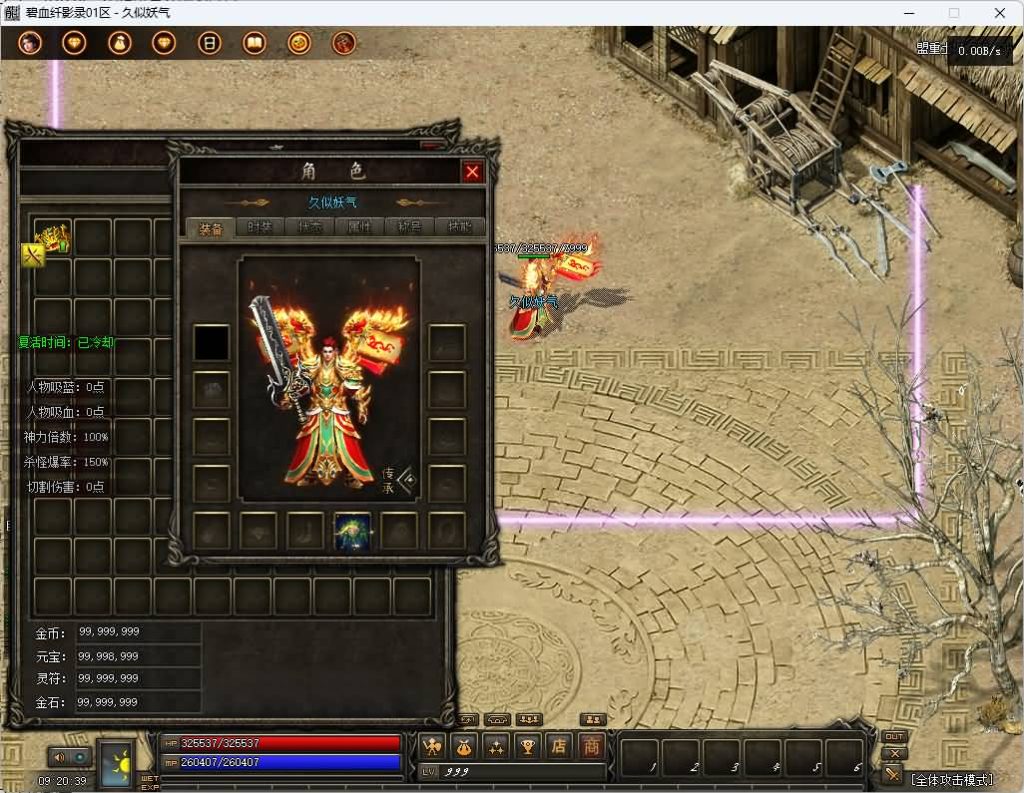Close the 角色 character window
Image resolution: width=1024 pixels, height=793 pixels.
[x=473, y=172]
